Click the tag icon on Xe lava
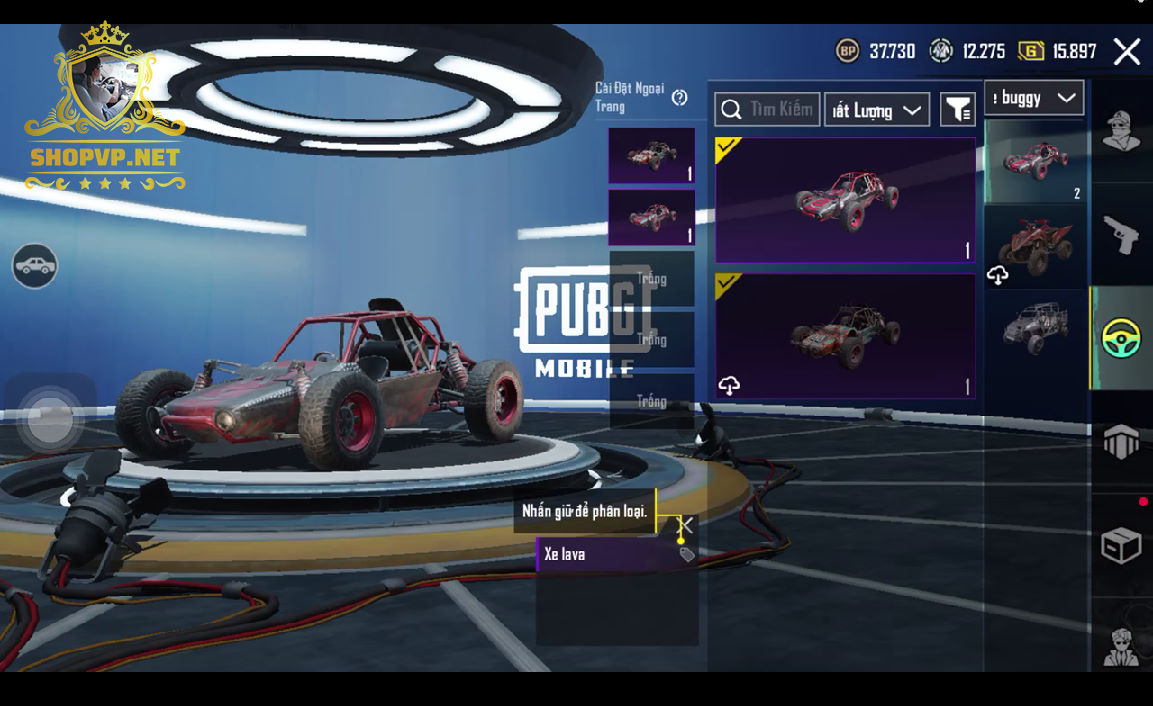 click(x=687, y=554)
